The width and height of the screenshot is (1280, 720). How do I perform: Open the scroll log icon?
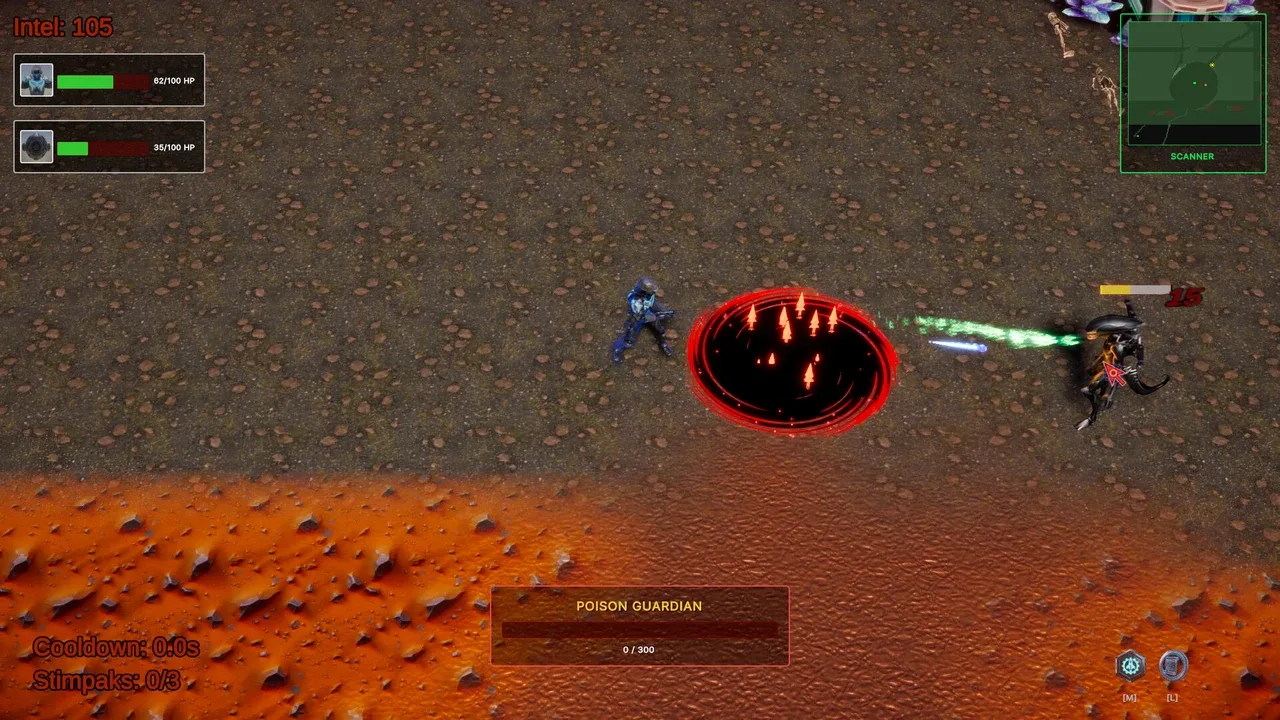click(1173, 666)
